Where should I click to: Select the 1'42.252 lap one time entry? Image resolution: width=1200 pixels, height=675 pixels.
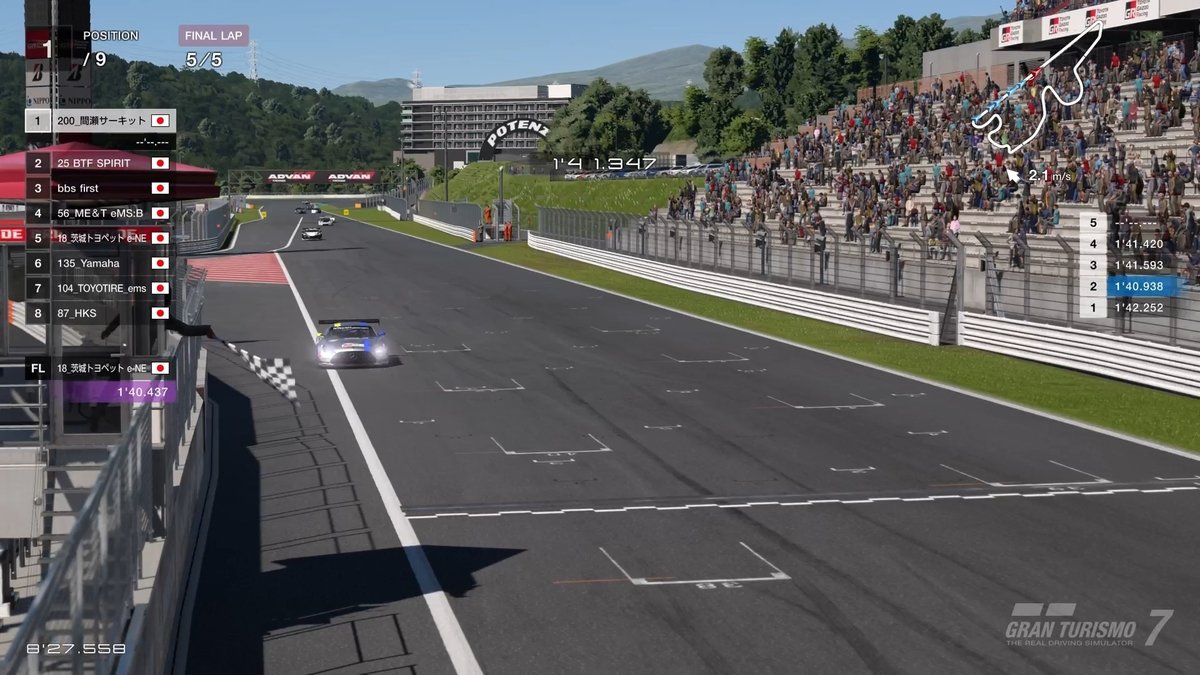pyautogui.click(x=1128, y=308)
